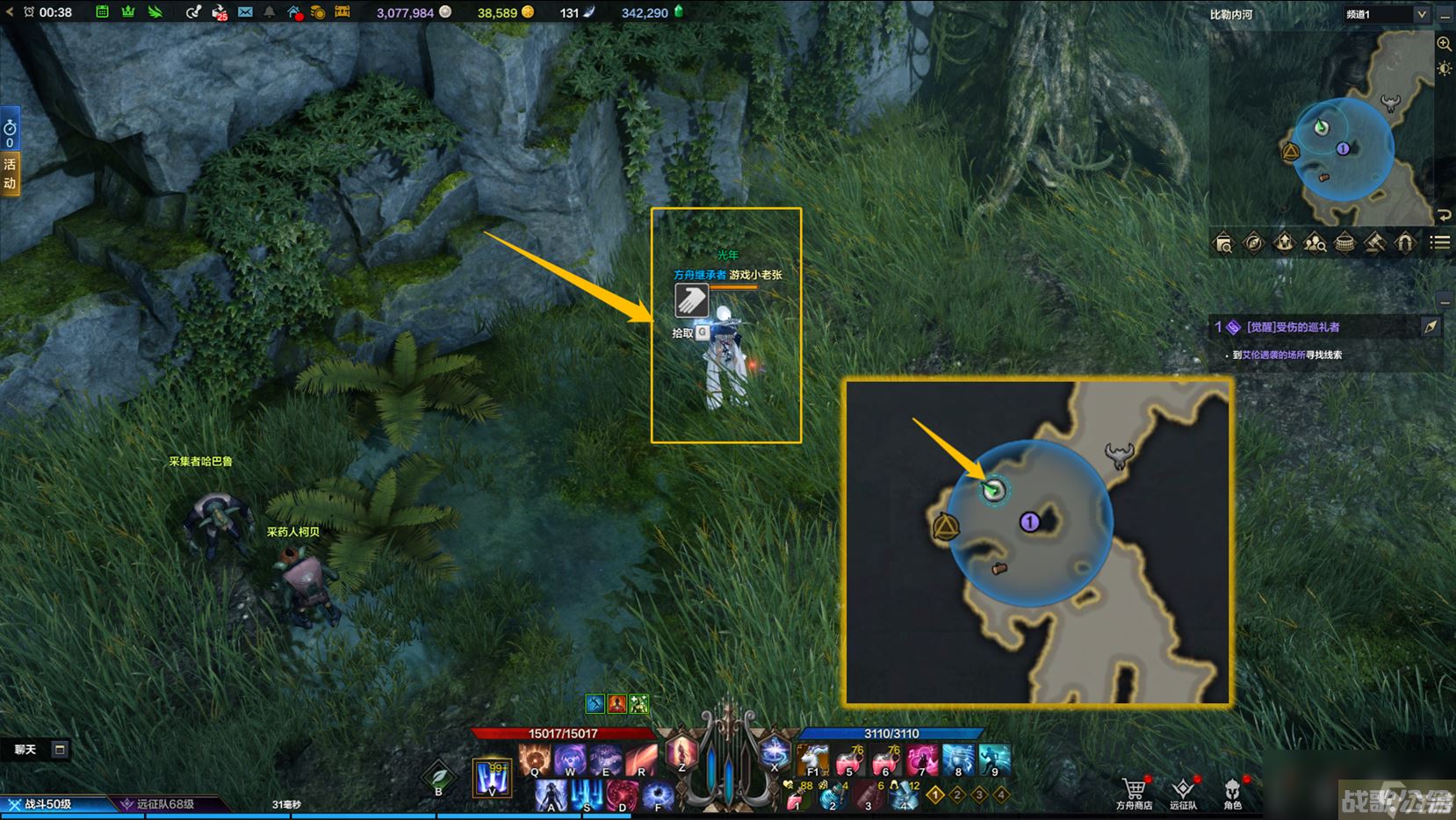Open the 方舟商店 shop

click(1134, 790)
